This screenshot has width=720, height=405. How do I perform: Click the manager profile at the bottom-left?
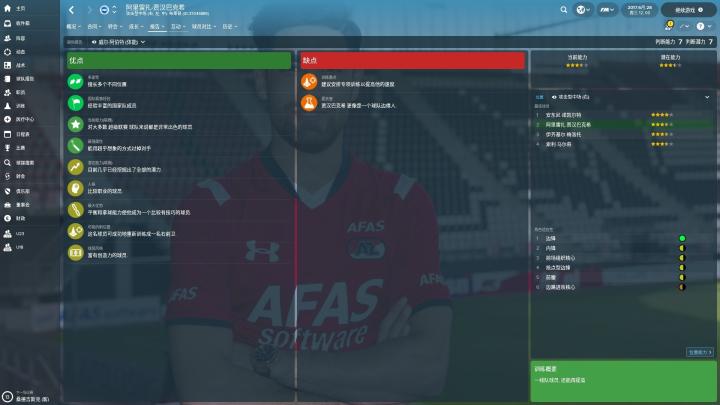pos(30,396)
